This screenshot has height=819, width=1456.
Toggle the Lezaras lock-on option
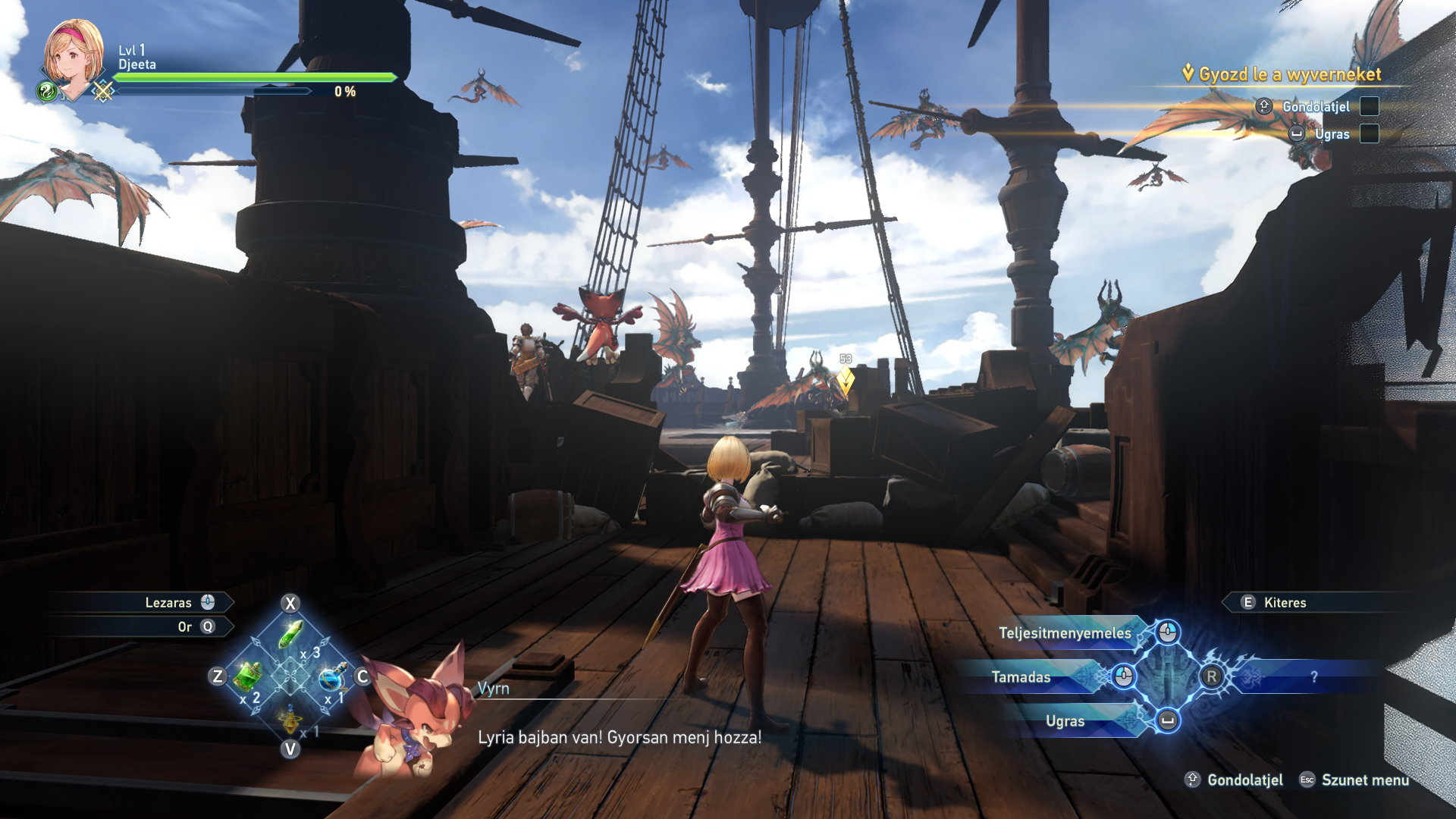(168, 603)
